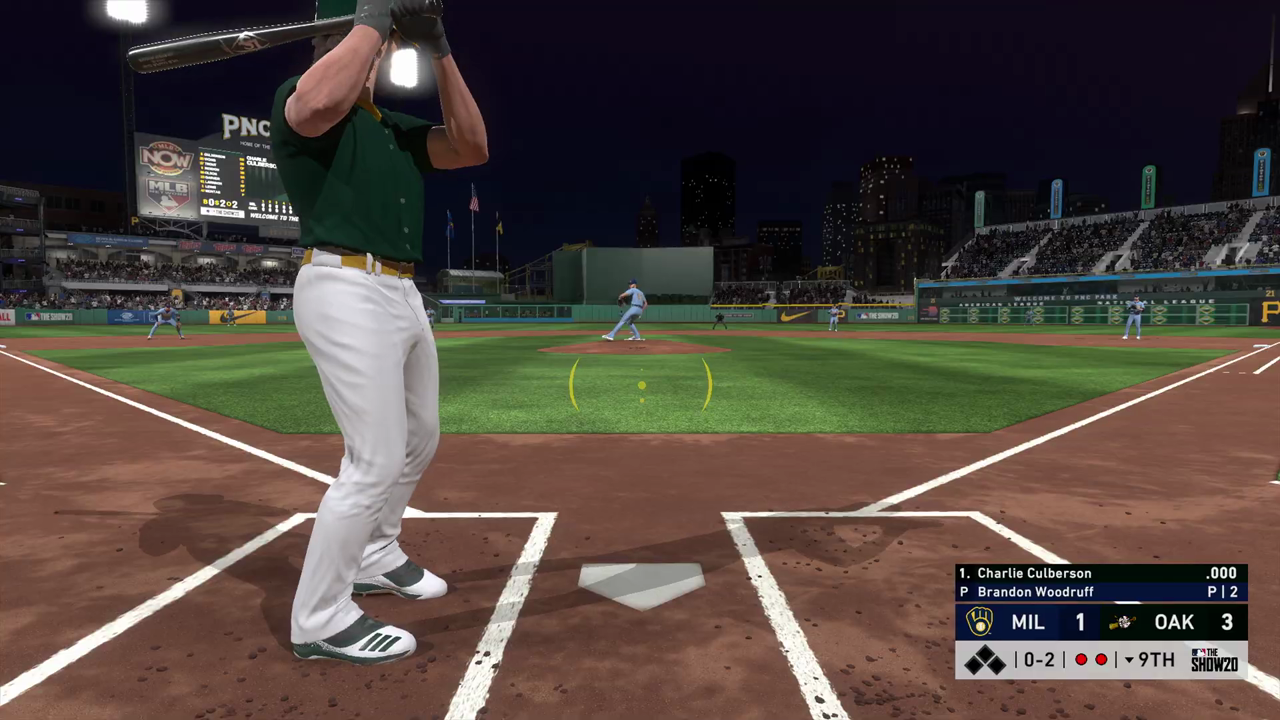Select the MLB Now logo on the jumbotron

tap(166, 158)
